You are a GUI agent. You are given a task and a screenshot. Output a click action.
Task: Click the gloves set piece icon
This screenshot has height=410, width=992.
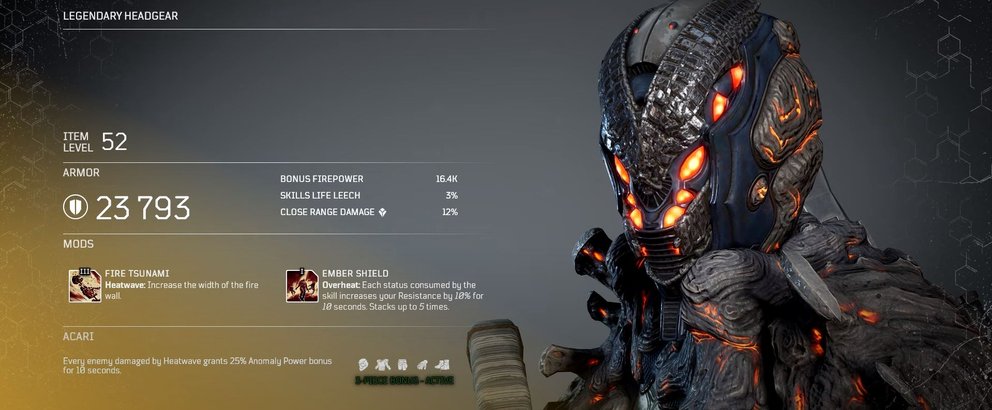[423, 364]
